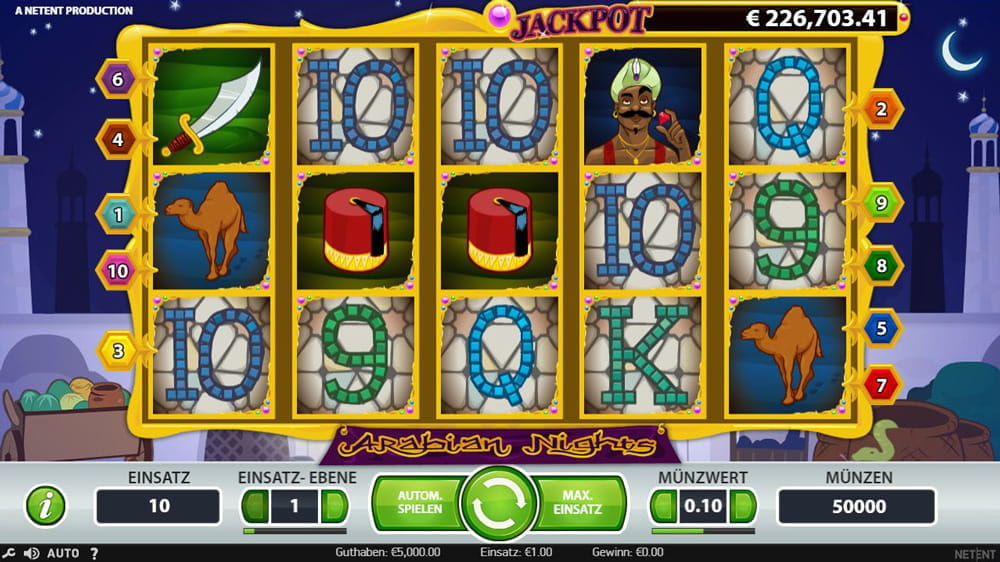Start Autom. Spielen autoplay
Screen dimensions: 1000x562
tap(419, 503)
